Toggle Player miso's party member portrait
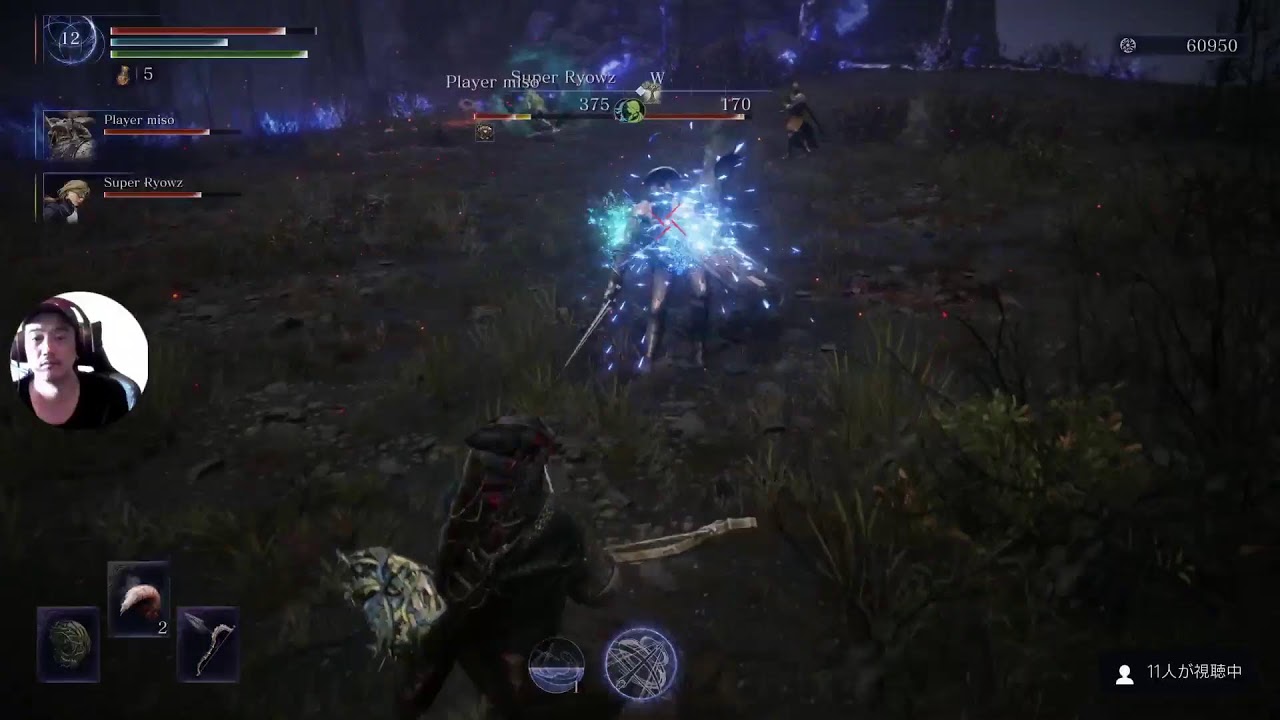This screenshot has height=720, width=1280. [x=68, y=136]
